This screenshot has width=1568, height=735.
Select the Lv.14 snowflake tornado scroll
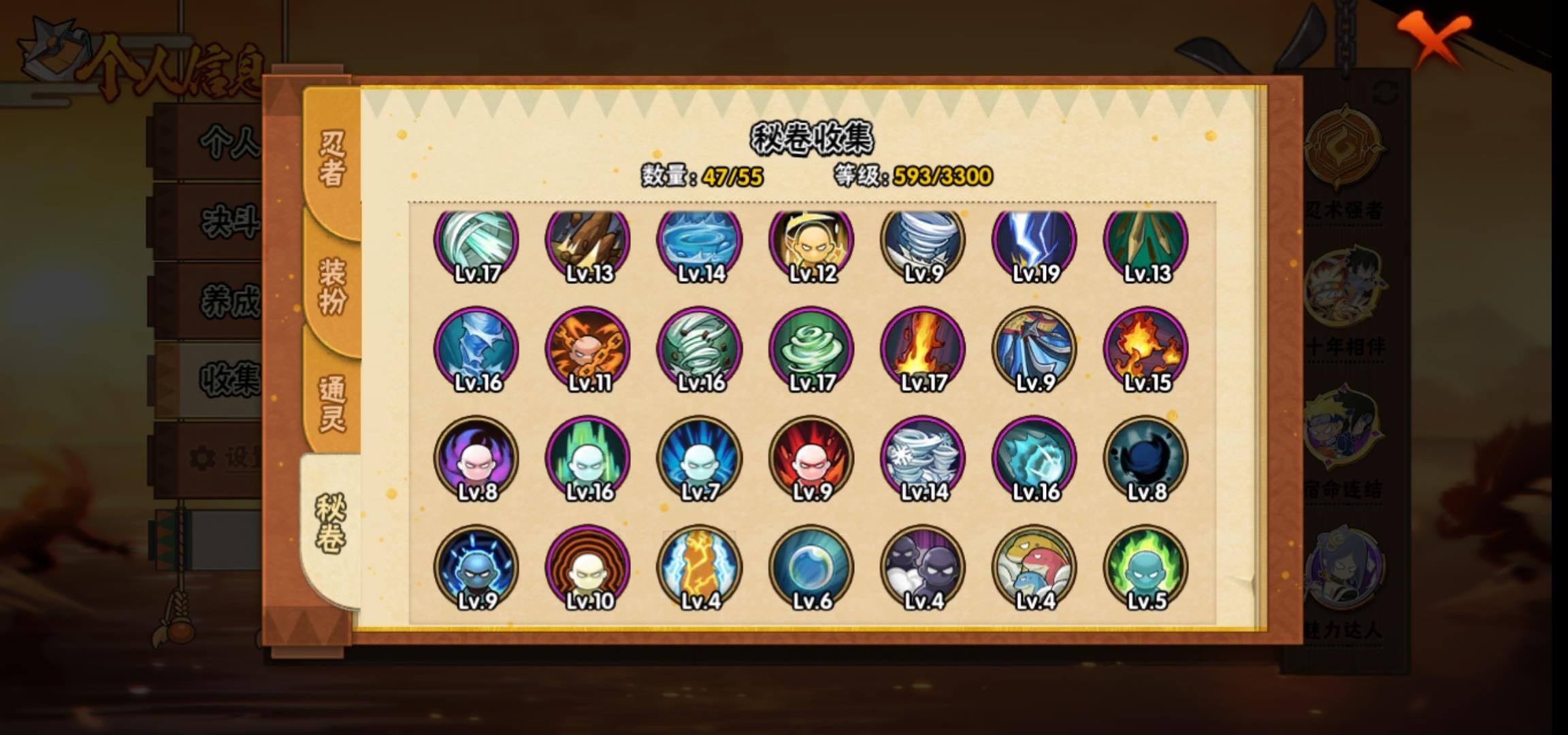click(x=923, y=459)
